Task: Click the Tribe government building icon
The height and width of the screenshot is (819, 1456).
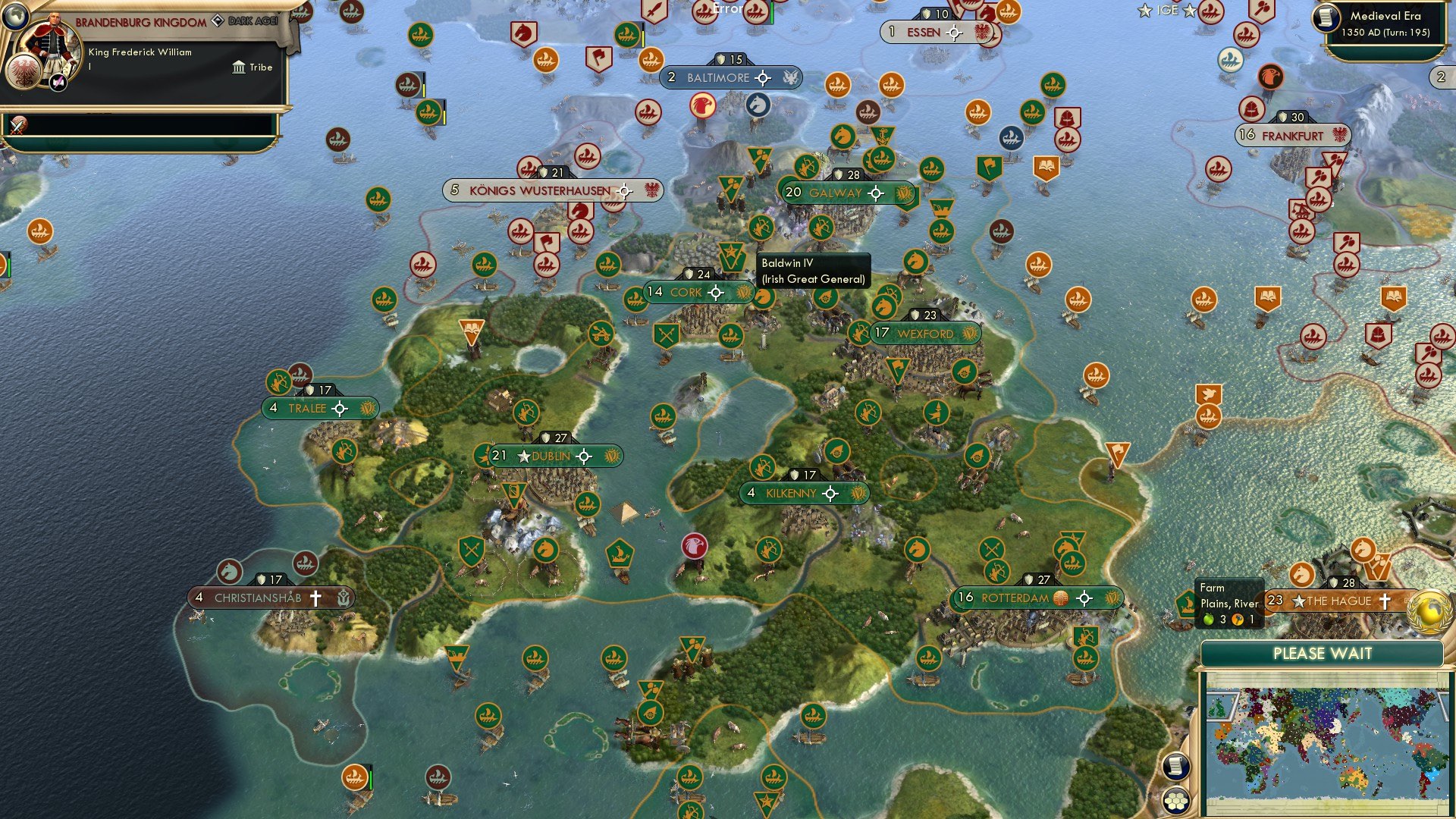Action: (239, 67)
